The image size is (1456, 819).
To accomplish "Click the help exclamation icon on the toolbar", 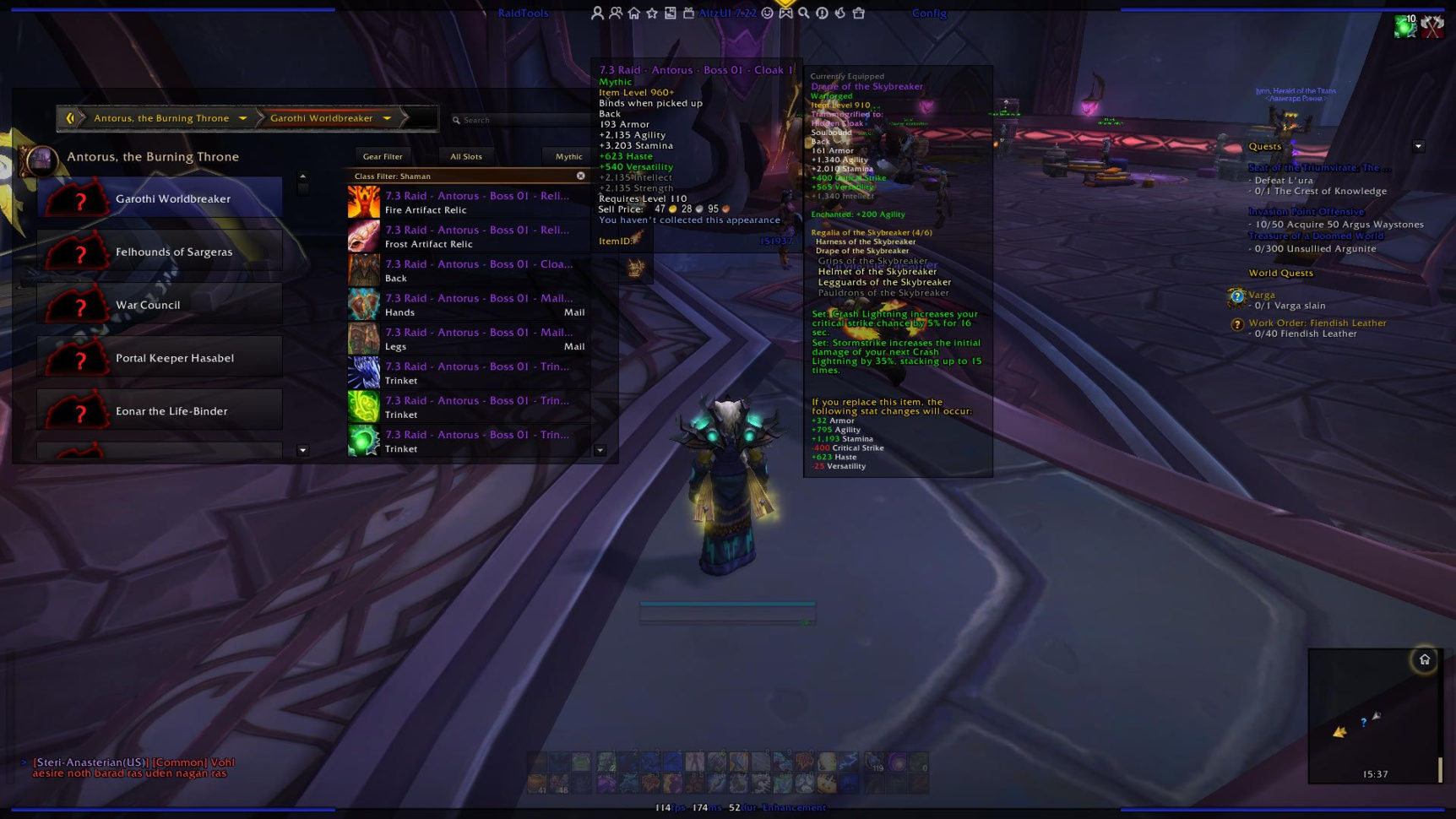I will click(x=822, y=13).
